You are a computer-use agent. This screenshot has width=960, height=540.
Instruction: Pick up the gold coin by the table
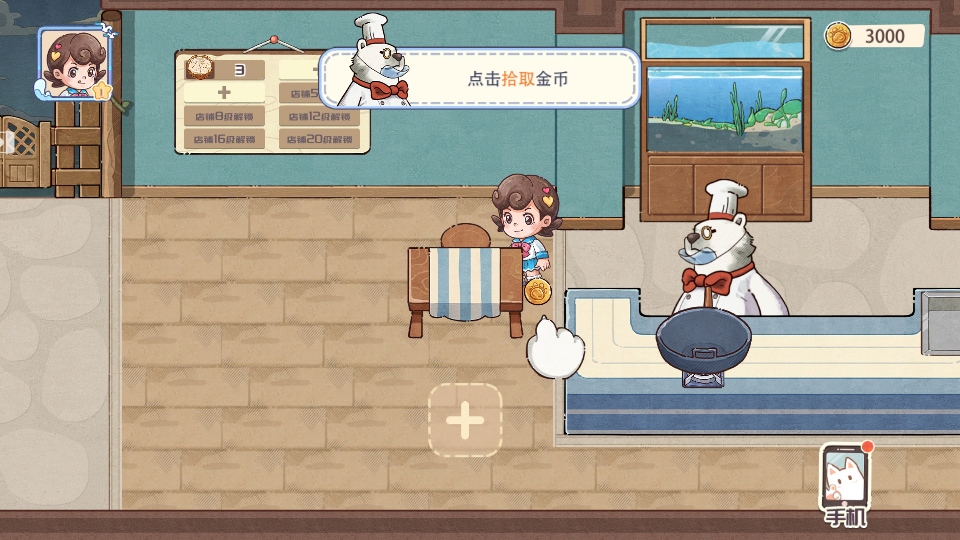(x=539, y=291)
